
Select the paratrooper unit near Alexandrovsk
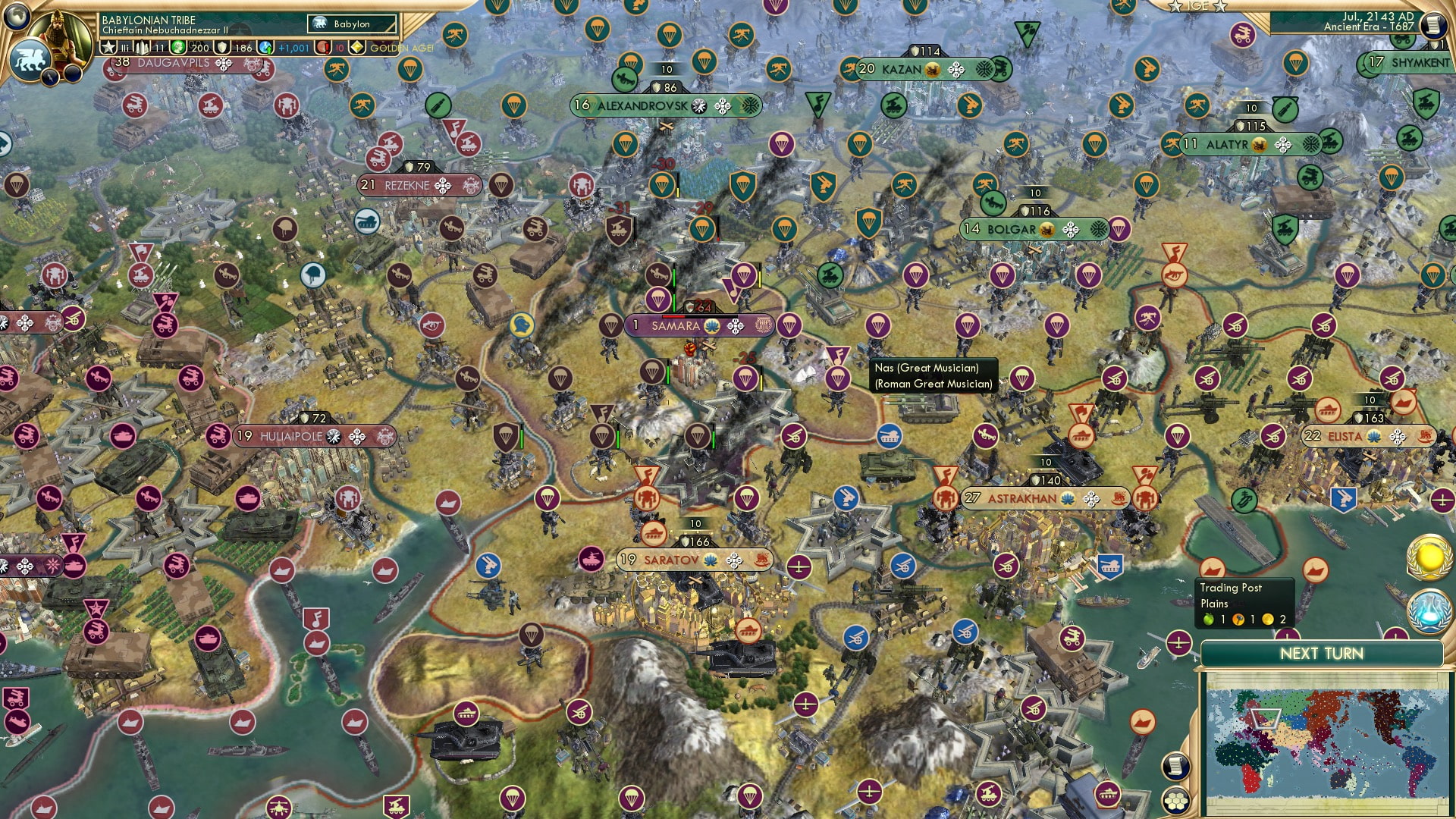point(705,62)
